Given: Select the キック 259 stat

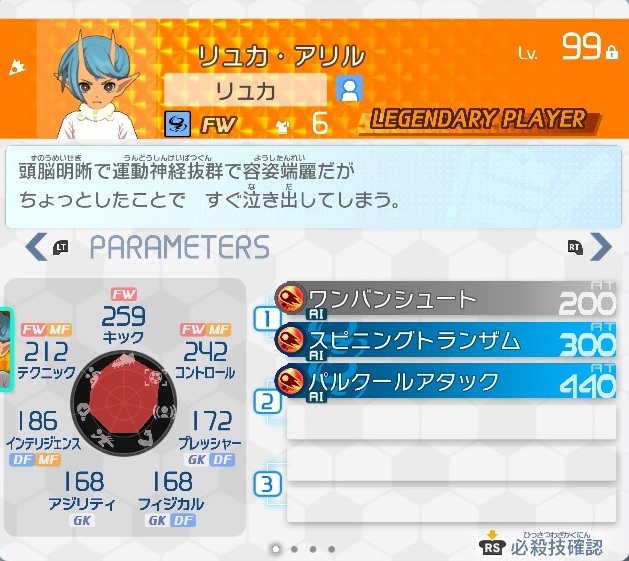Looking at the screenshot, I should point(124,322).
